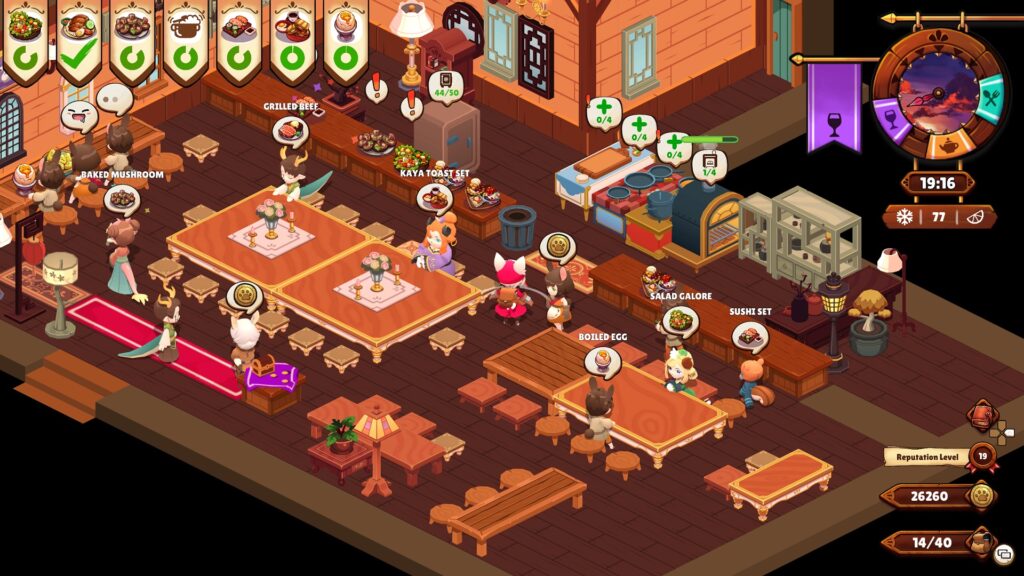Open the sushi set order banner
The image size is (1024, 576).
click(x=238, y=40)
